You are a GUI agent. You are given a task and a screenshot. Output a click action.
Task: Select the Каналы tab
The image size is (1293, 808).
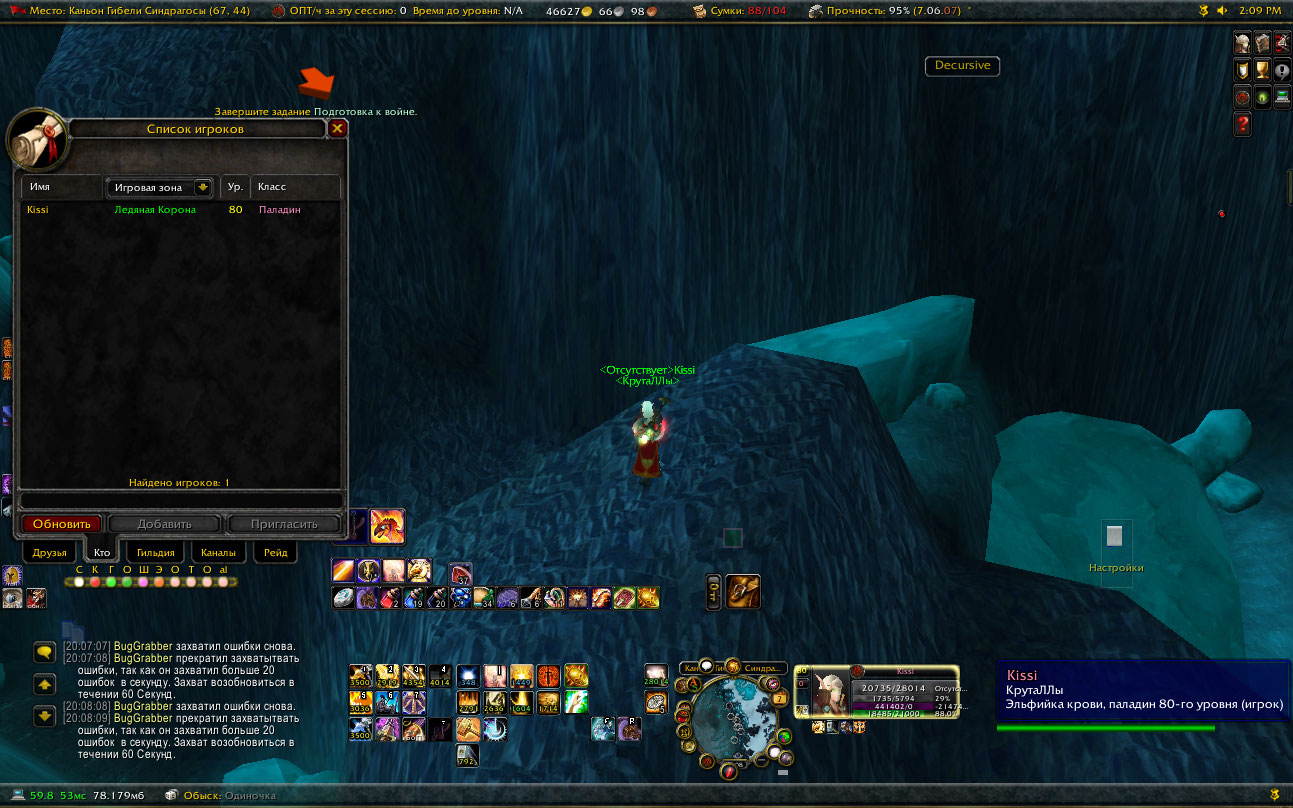coord(217,552)
